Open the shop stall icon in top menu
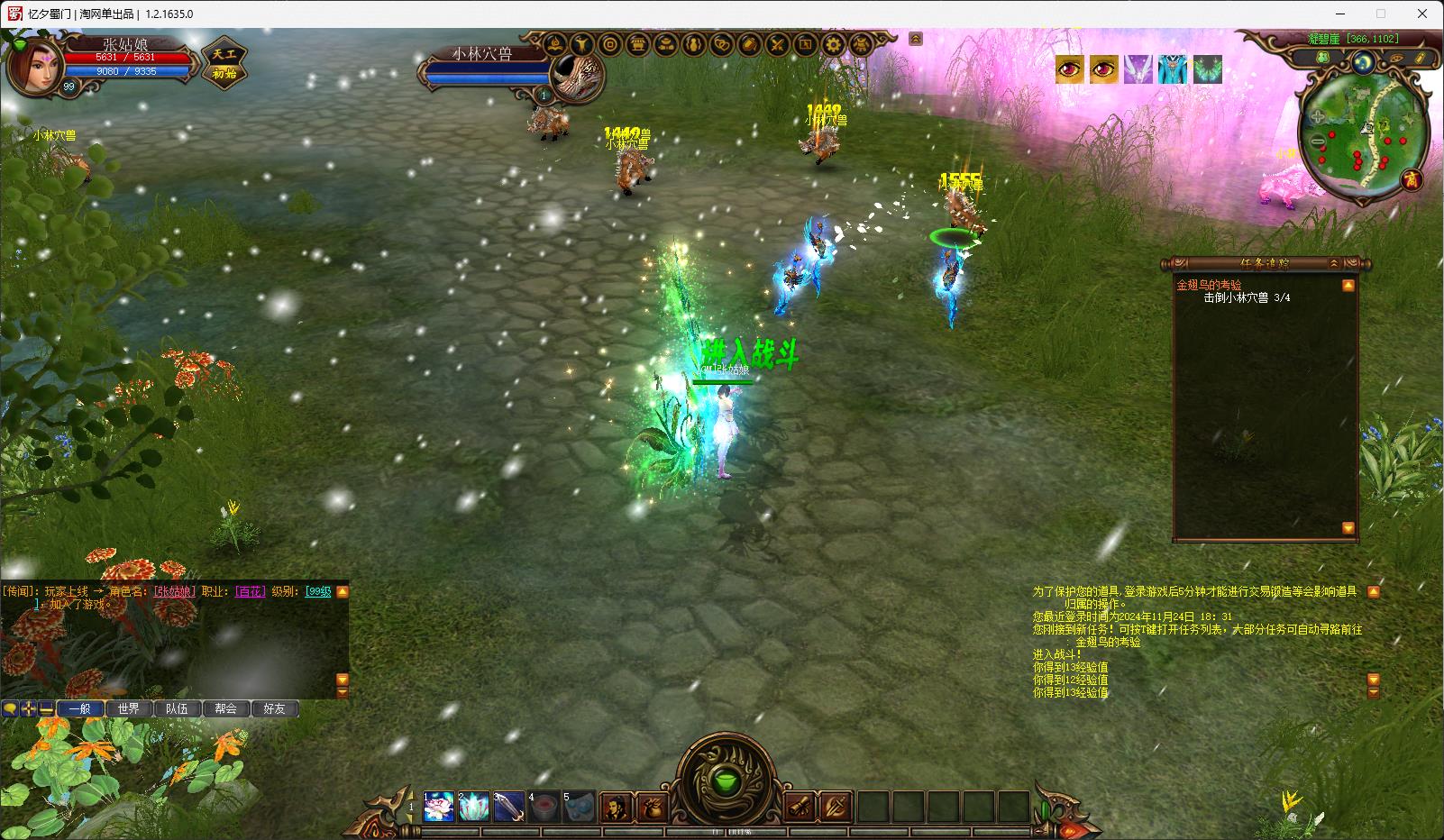 pos(638,44)
